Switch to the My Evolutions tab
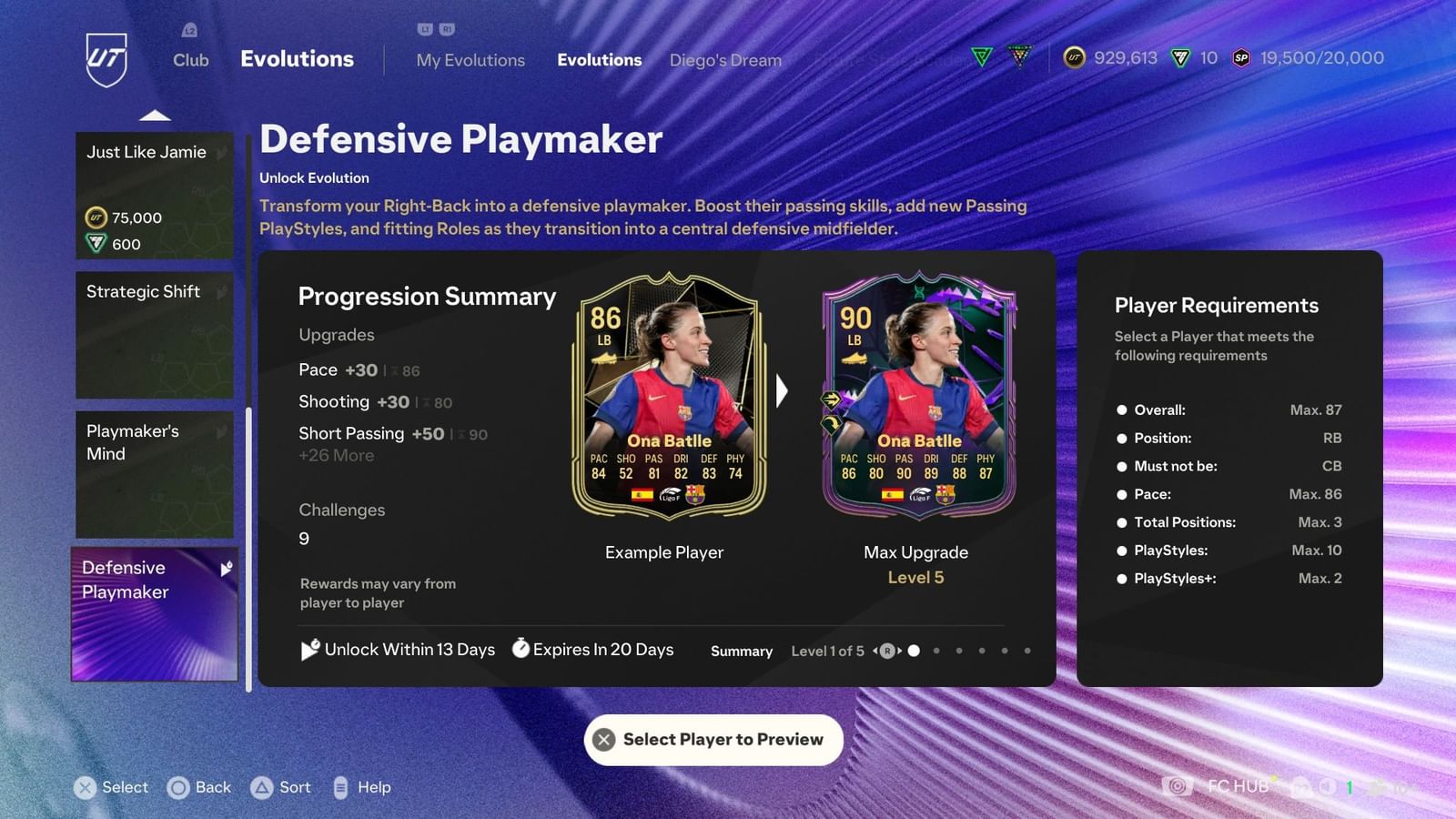1456x819 pixels. click(470, 59)
